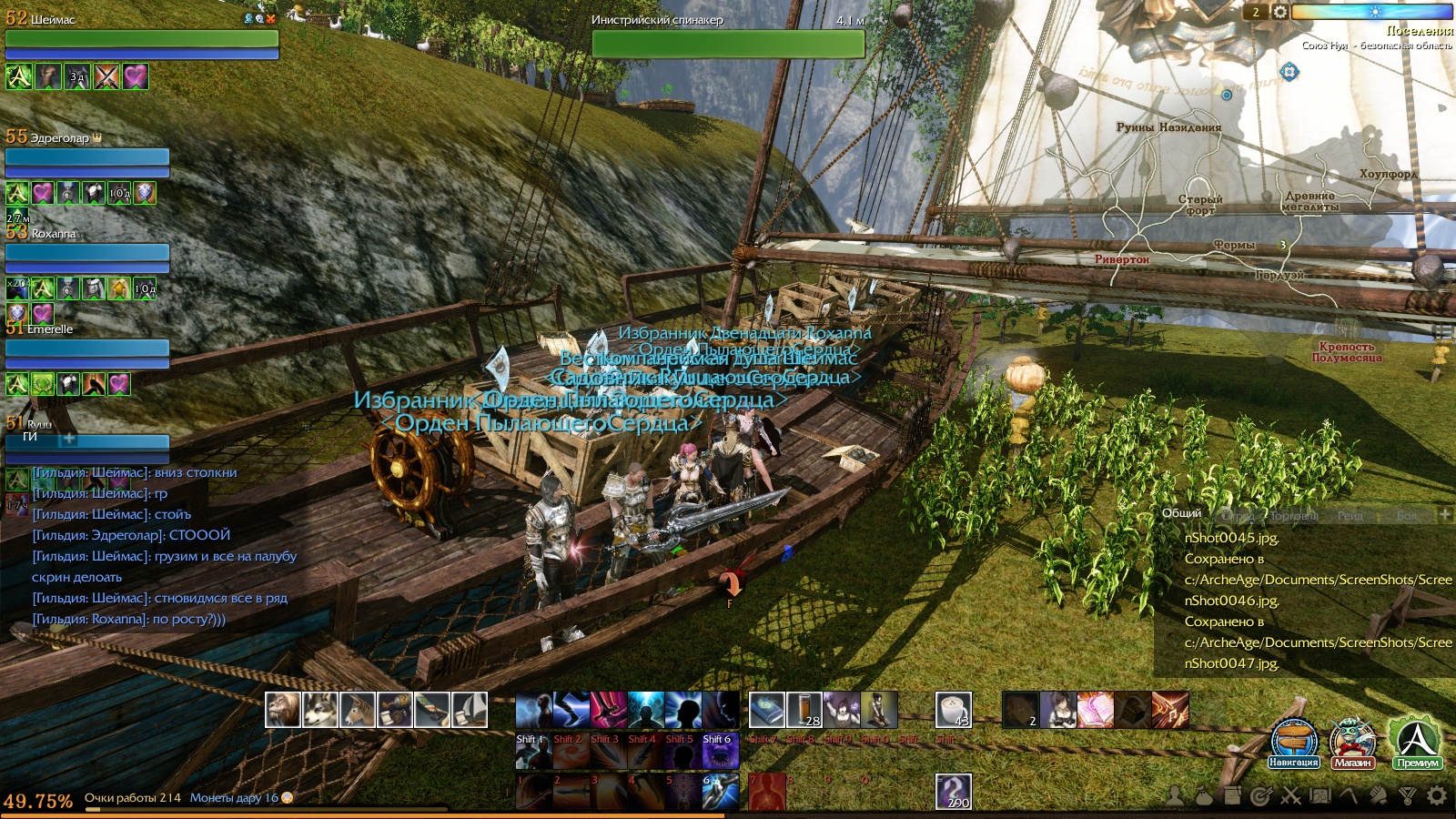Image resolution: width=1456 pixels, height=819 pixels.
Task: Show the map scroll menu icon
Action: pyautogui.click(x=1319, y=796)
